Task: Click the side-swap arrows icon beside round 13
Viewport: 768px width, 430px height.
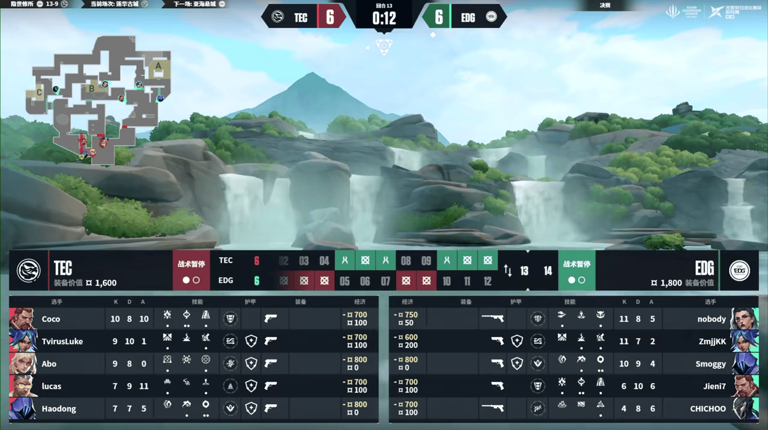Action: click(507, 271)
